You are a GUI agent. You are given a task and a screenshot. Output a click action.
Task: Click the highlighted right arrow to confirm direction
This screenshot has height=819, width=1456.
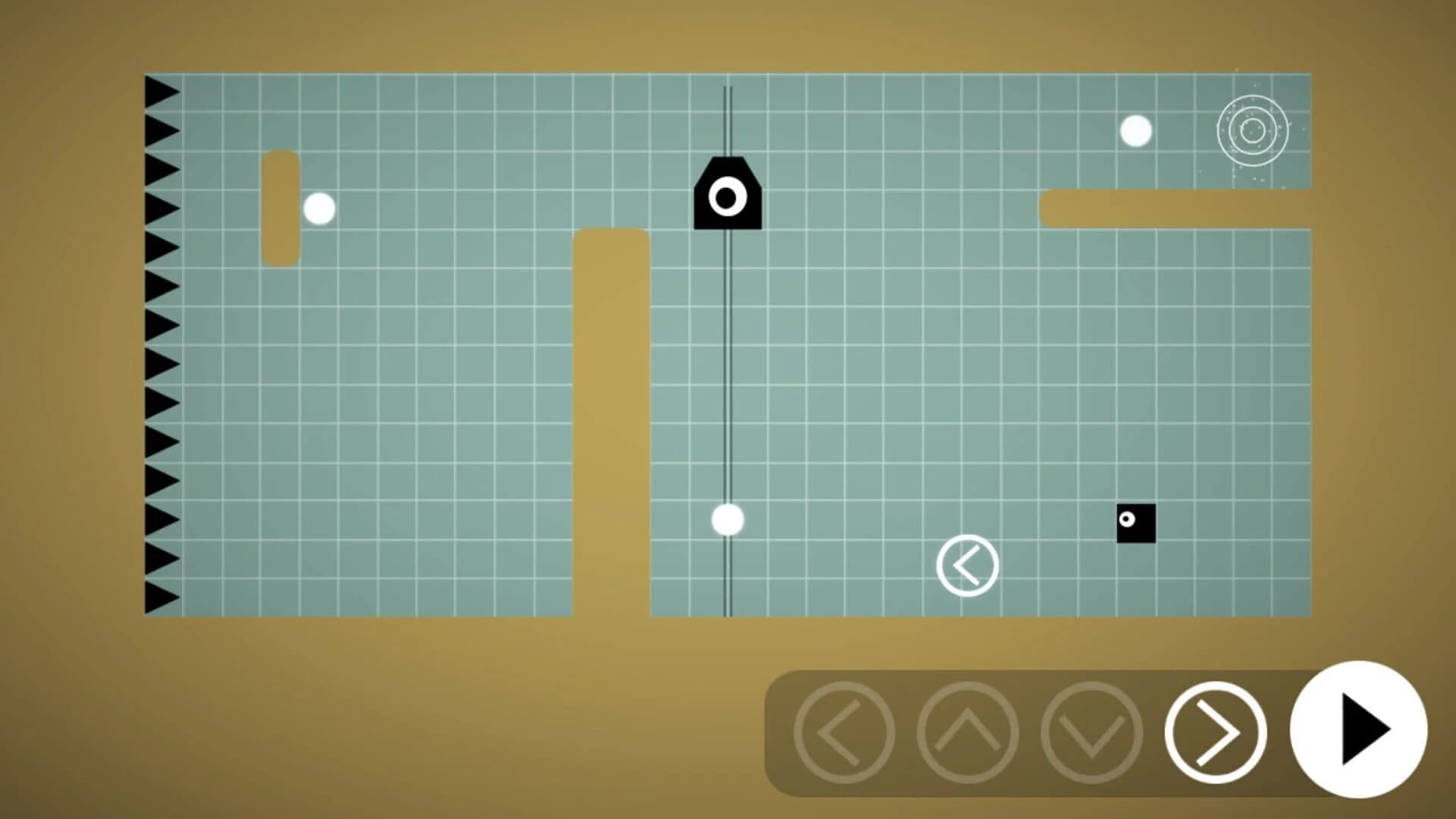(x=1215, y=730)
